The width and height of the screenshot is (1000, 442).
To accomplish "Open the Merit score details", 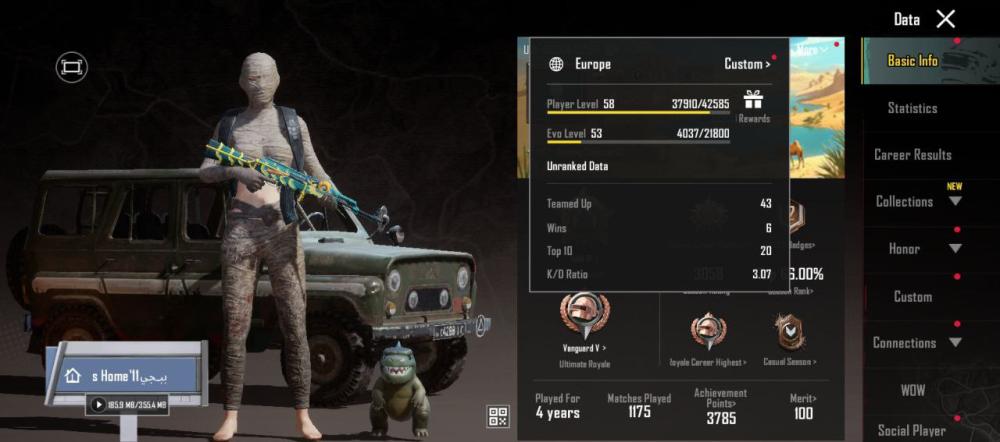I will (x=801, y=406).
